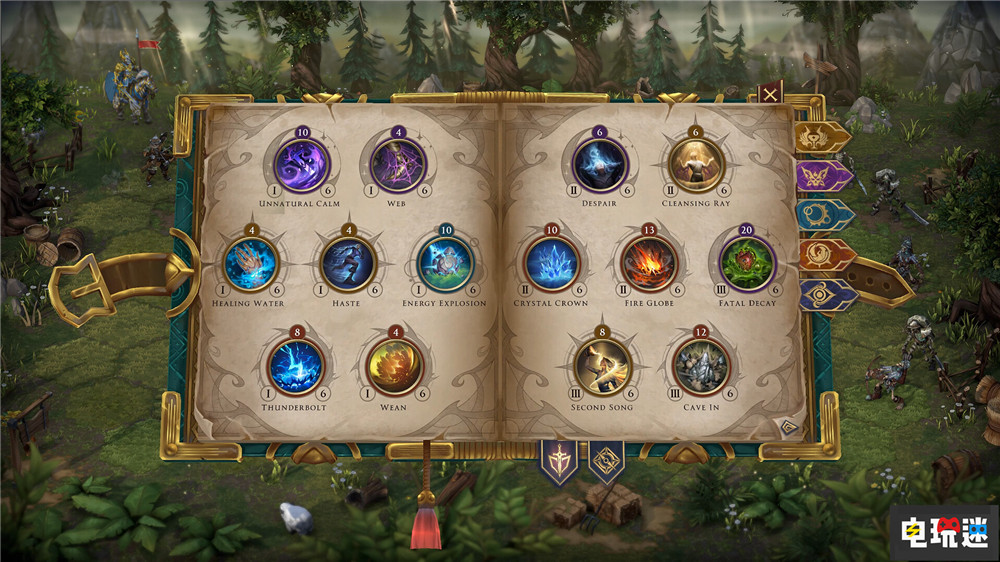
Task: Turn the page using the corner arrow
Action: pos(788,427)
